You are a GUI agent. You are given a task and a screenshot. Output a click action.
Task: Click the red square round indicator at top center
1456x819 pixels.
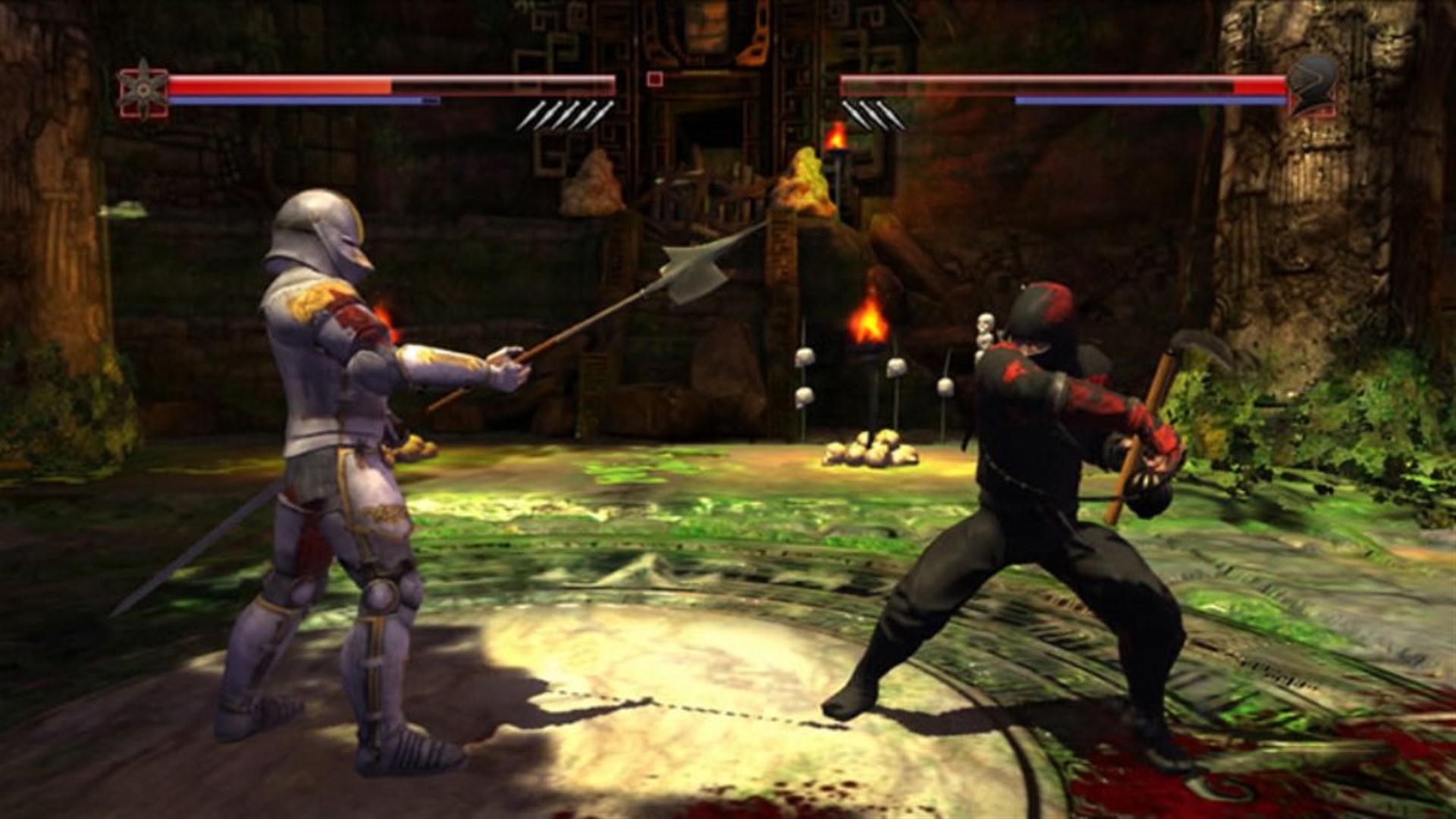point(654,80)
